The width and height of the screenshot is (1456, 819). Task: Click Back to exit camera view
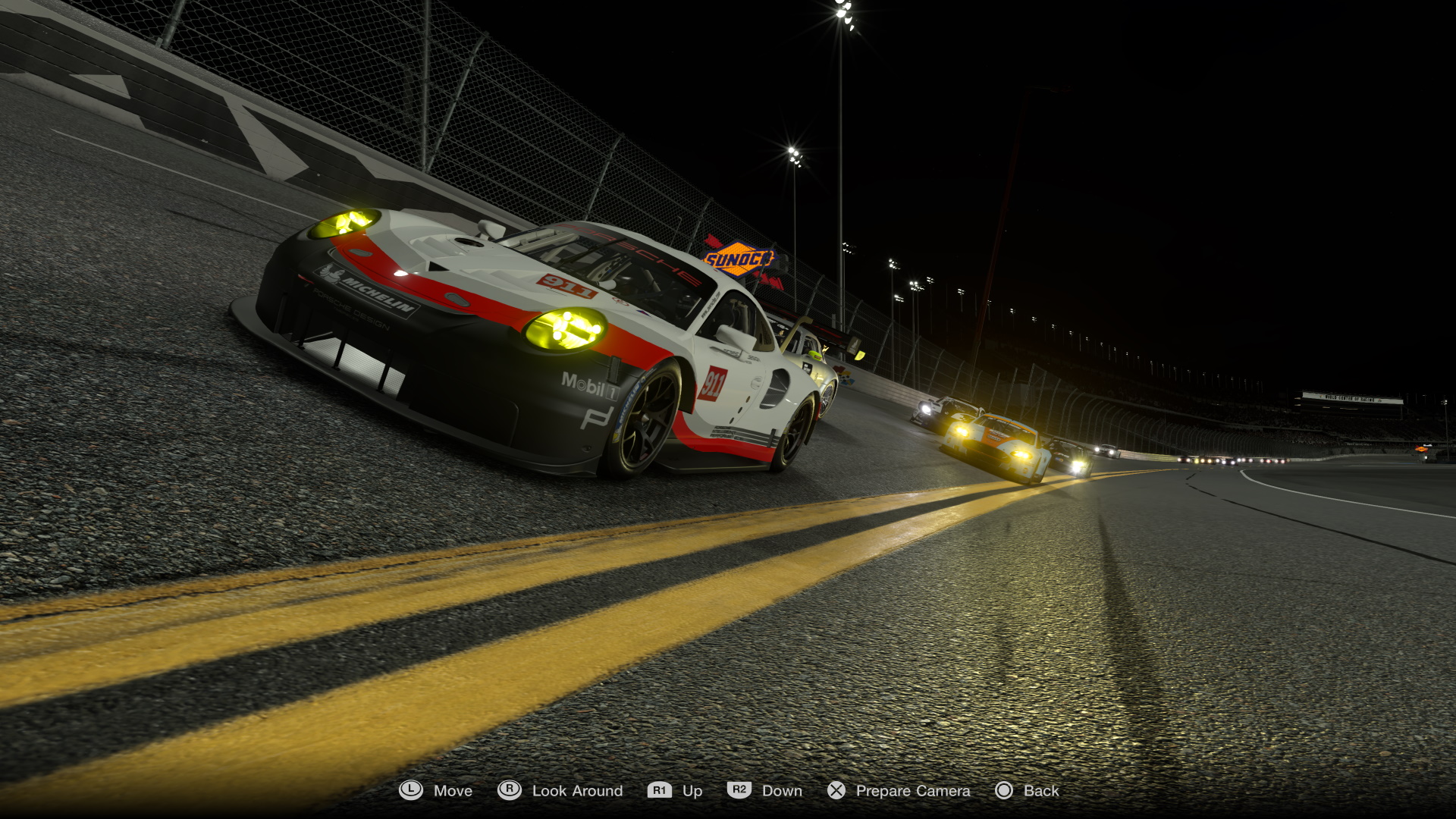[1040, 790]
